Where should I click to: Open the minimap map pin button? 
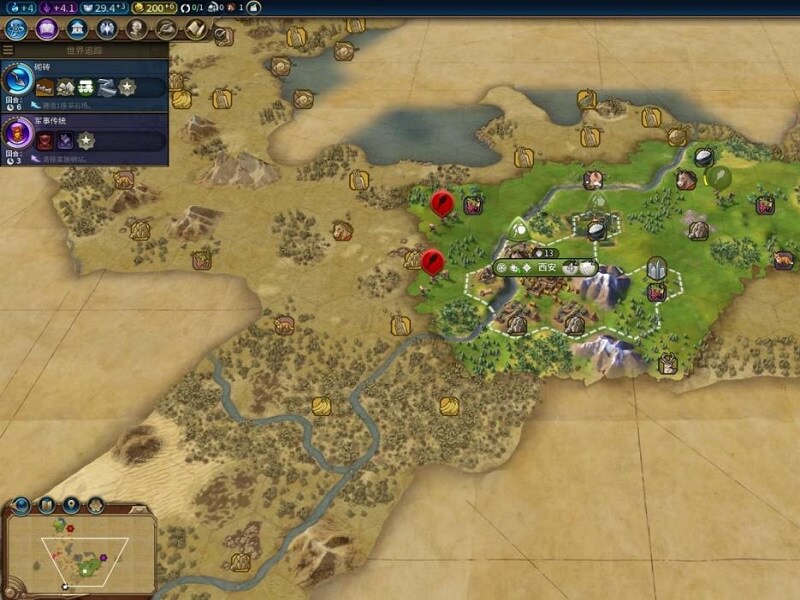[71, 504]
